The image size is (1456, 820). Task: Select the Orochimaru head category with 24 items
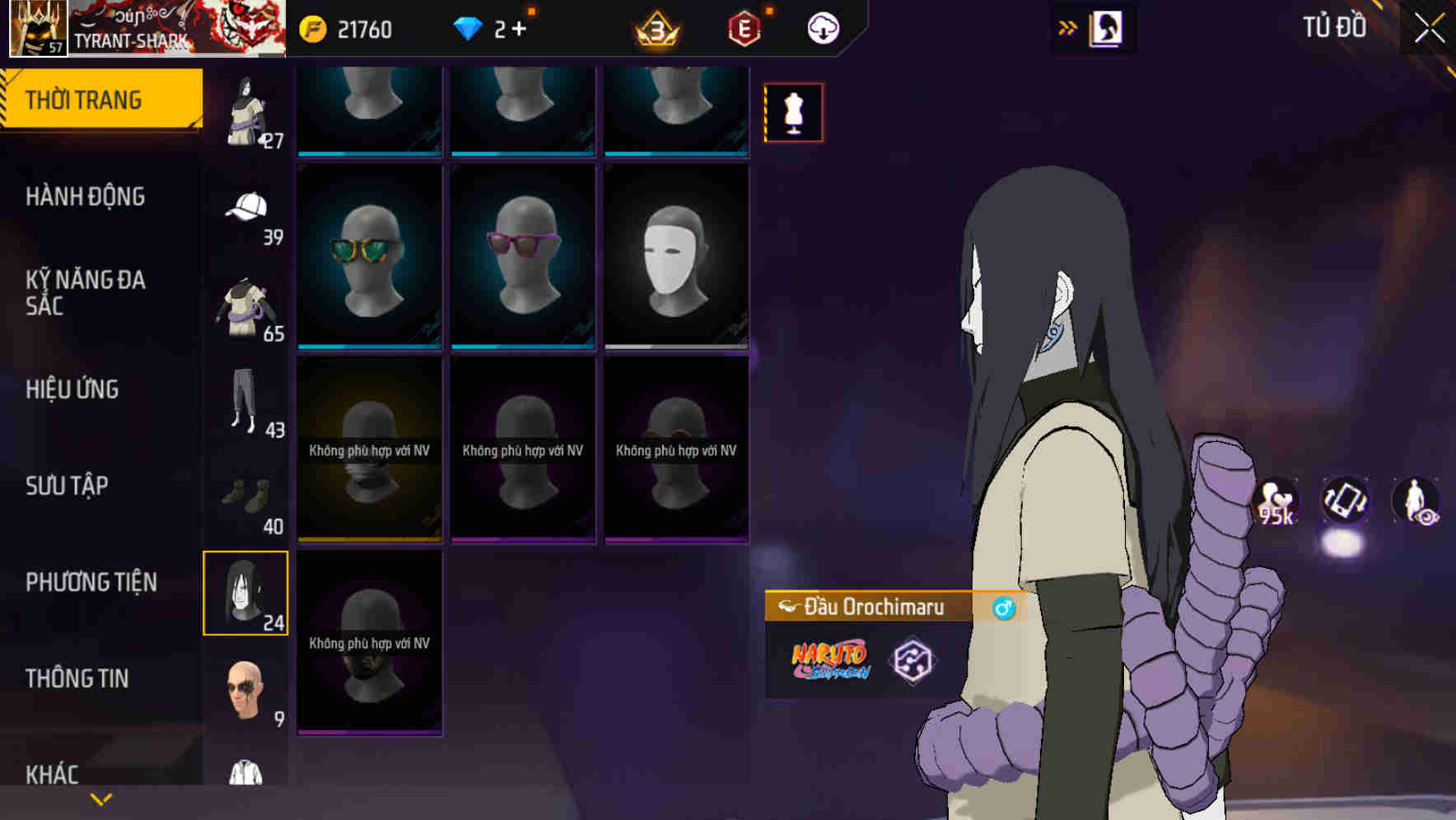245,593
